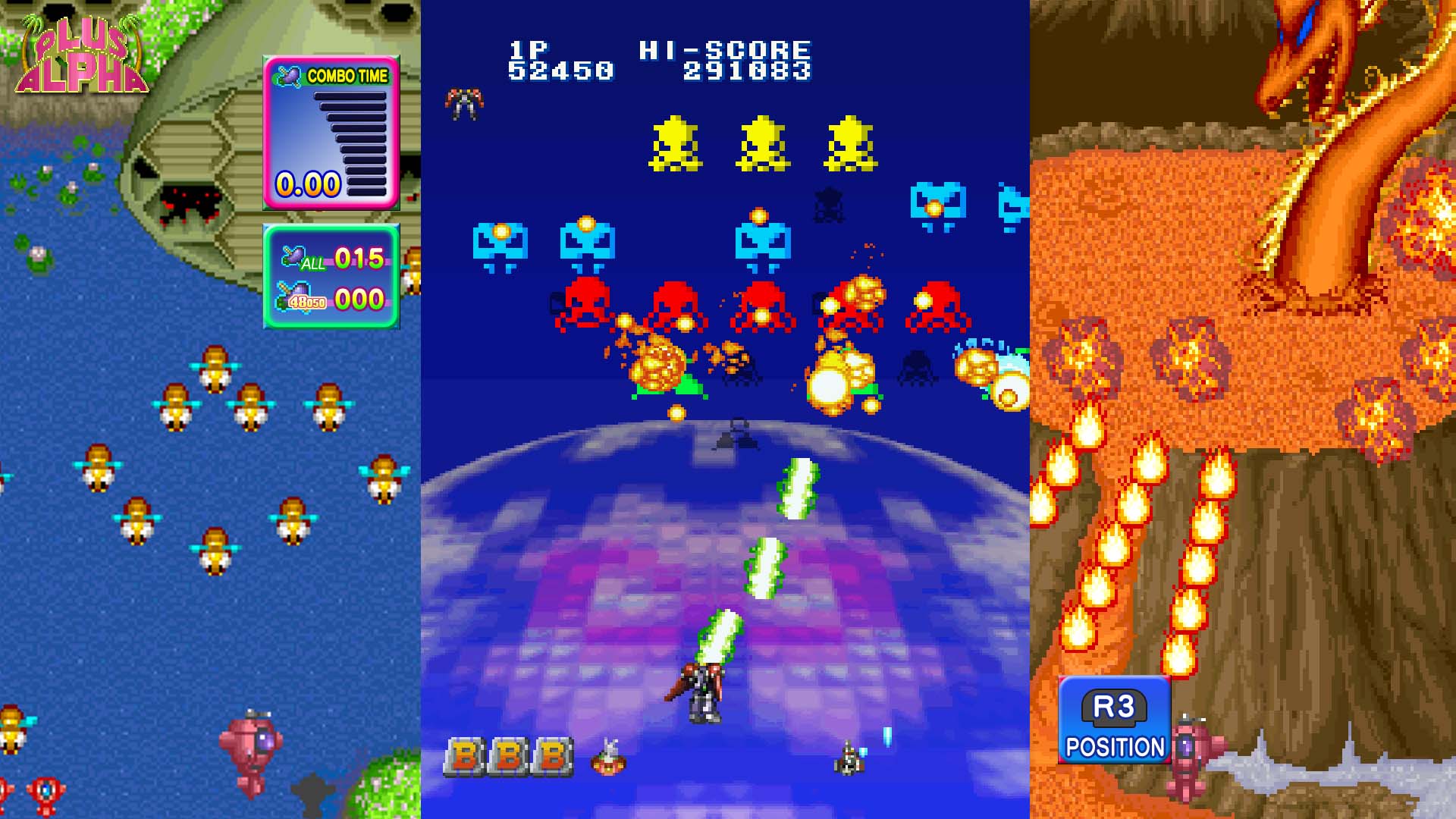The image size is (1456, 819).
Task: Click the small fighter ship at bottom right
Action: click(849, 758)
